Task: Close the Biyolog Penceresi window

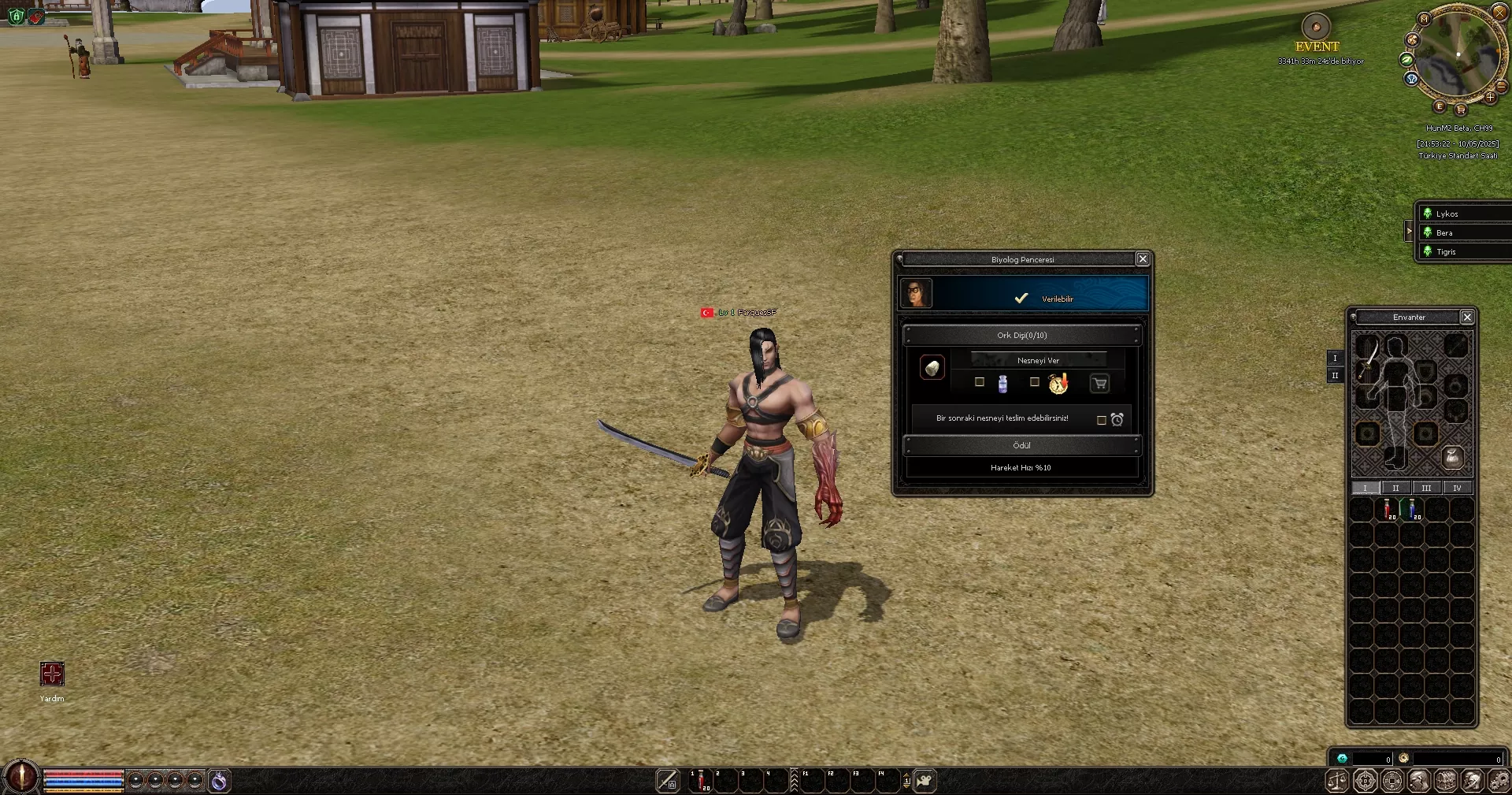Action: (x=1143, y=259)
